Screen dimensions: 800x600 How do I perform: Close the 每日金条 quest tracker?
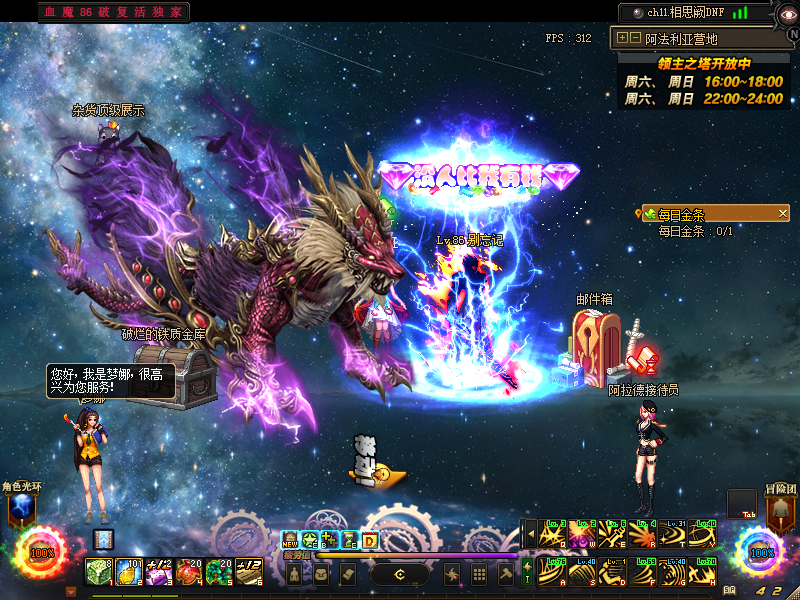[783, 213]
